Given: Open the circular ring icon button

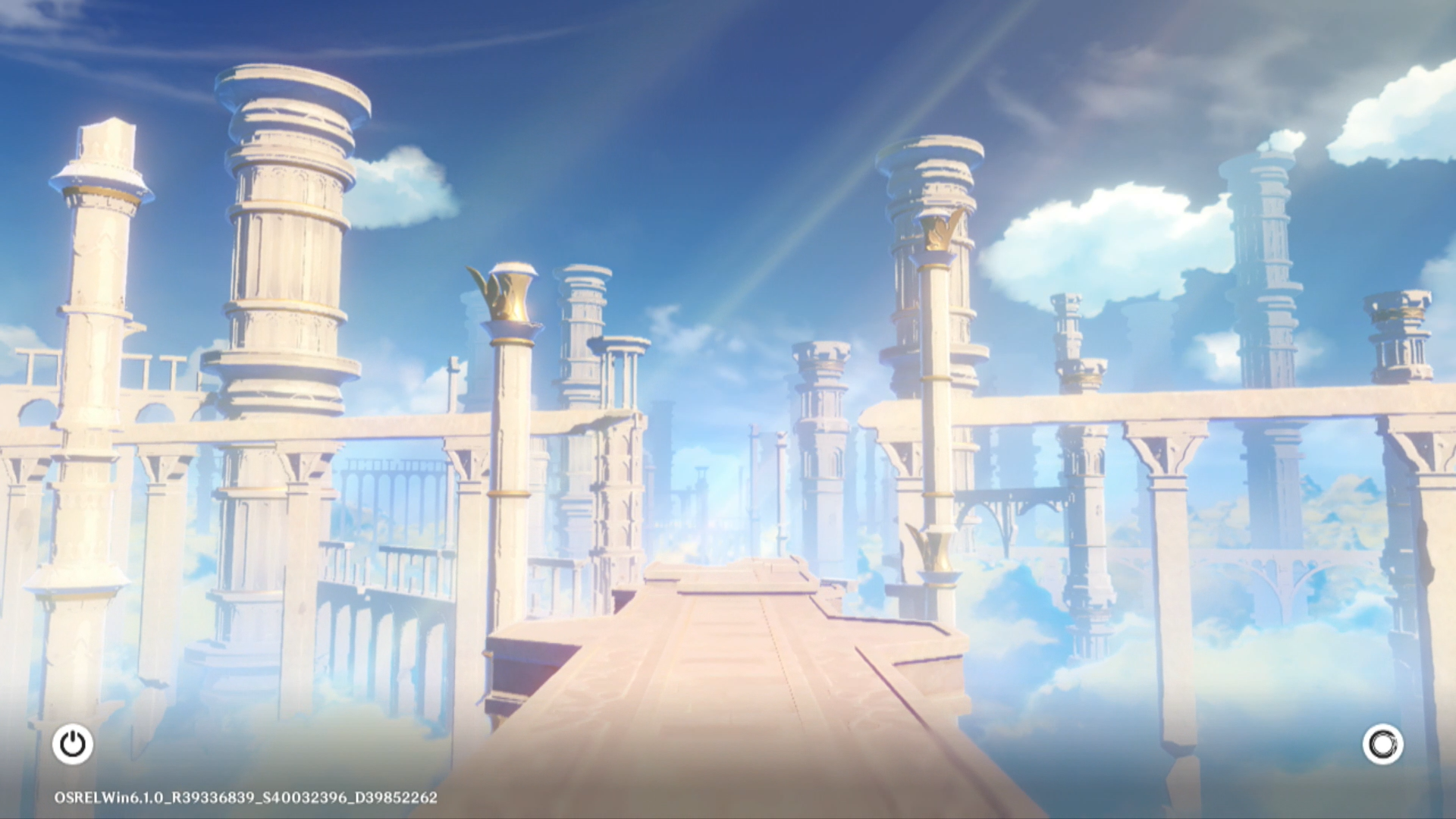Looking at the screenshot, I should tap(1382, 744).
